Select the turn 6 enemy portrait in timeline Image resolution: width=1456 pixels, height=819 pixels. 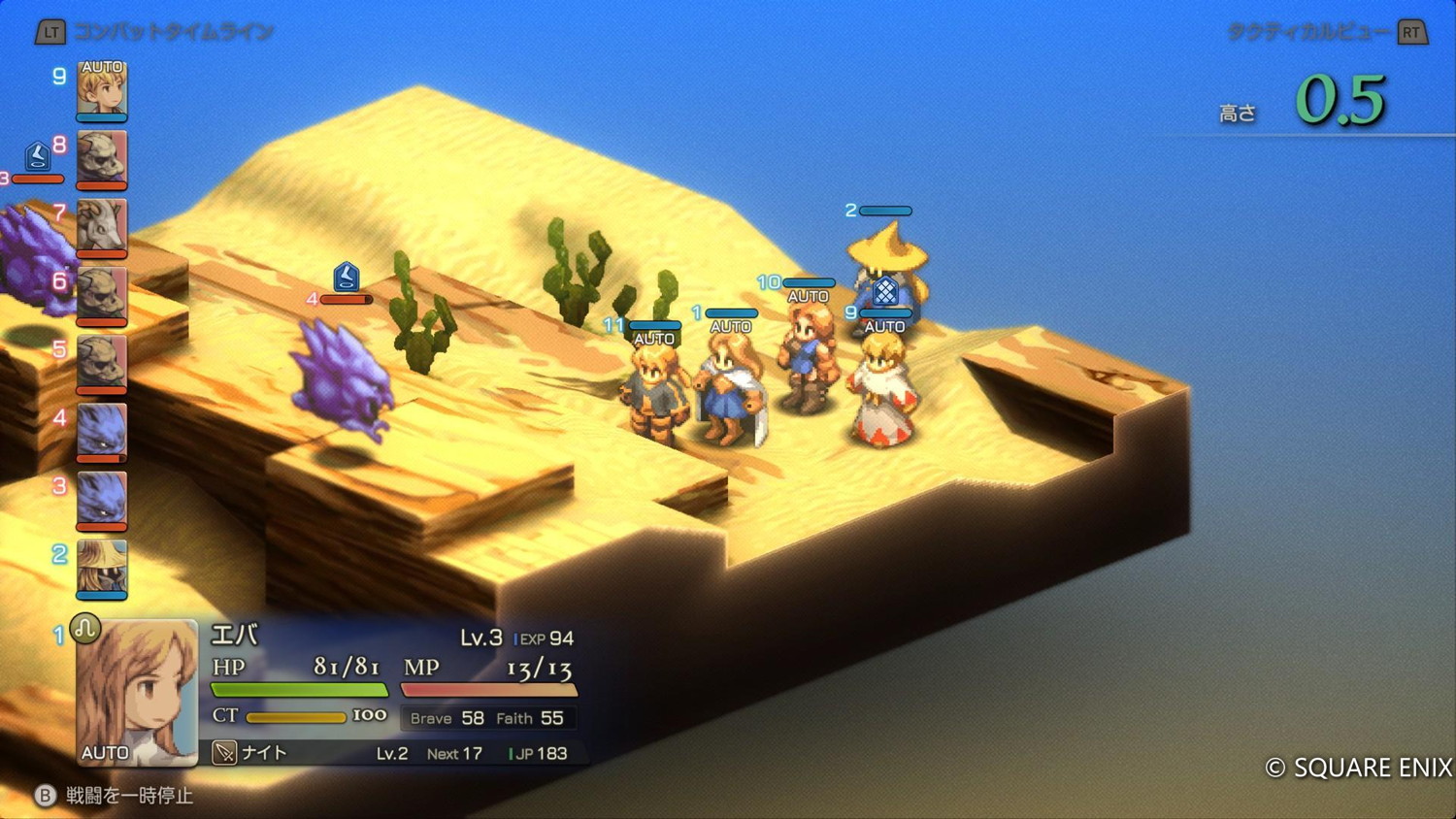[102, 294]
